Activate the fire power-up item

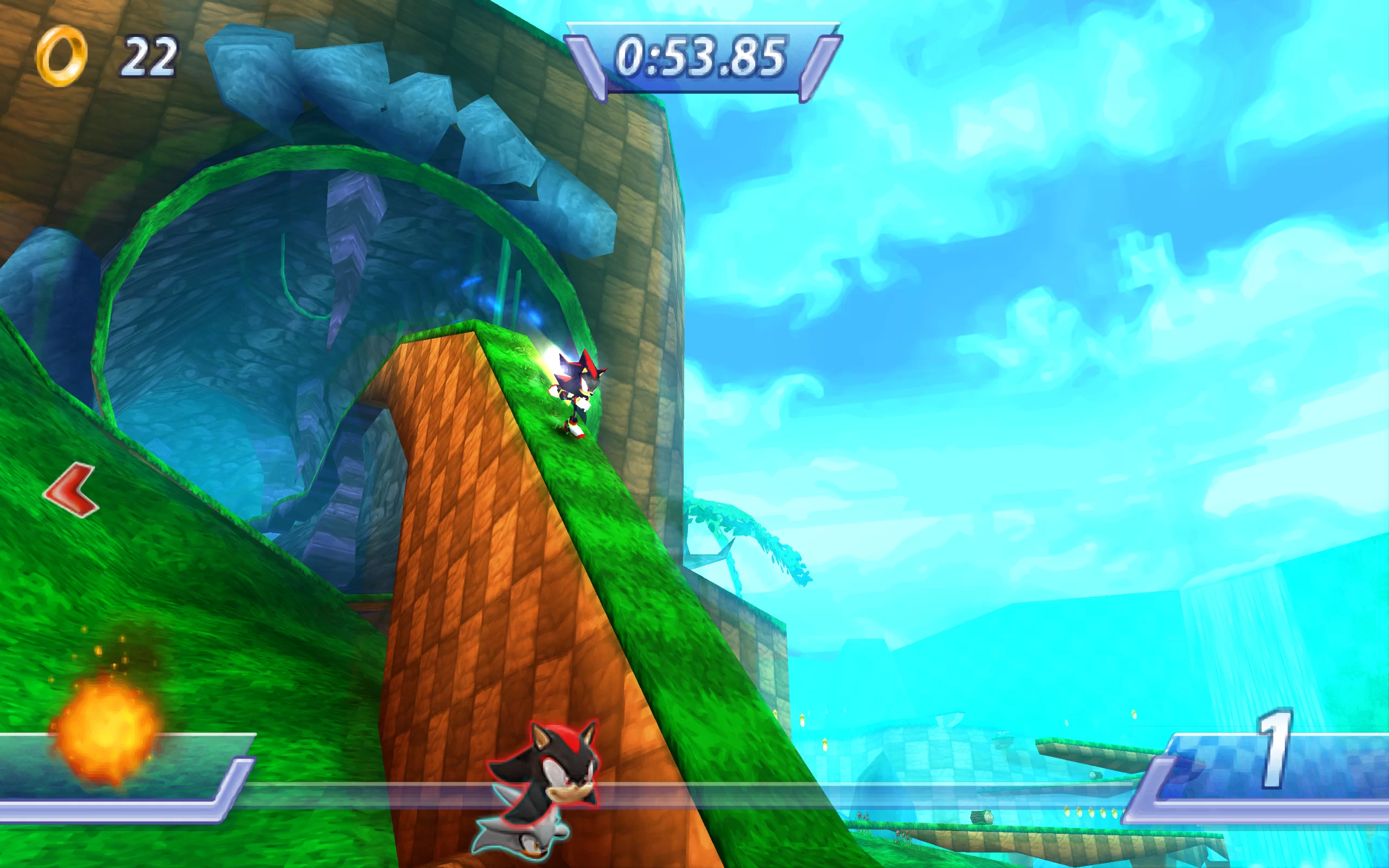coord(105,729)
